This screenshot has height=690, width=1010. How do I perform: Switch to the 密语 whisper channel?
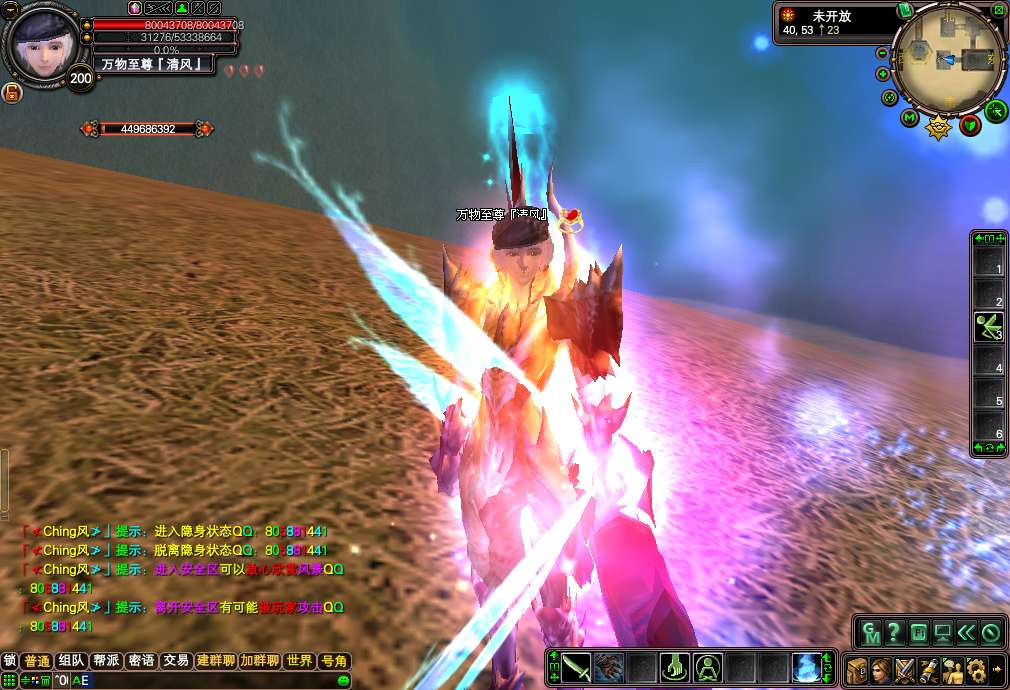pos(141,661)
